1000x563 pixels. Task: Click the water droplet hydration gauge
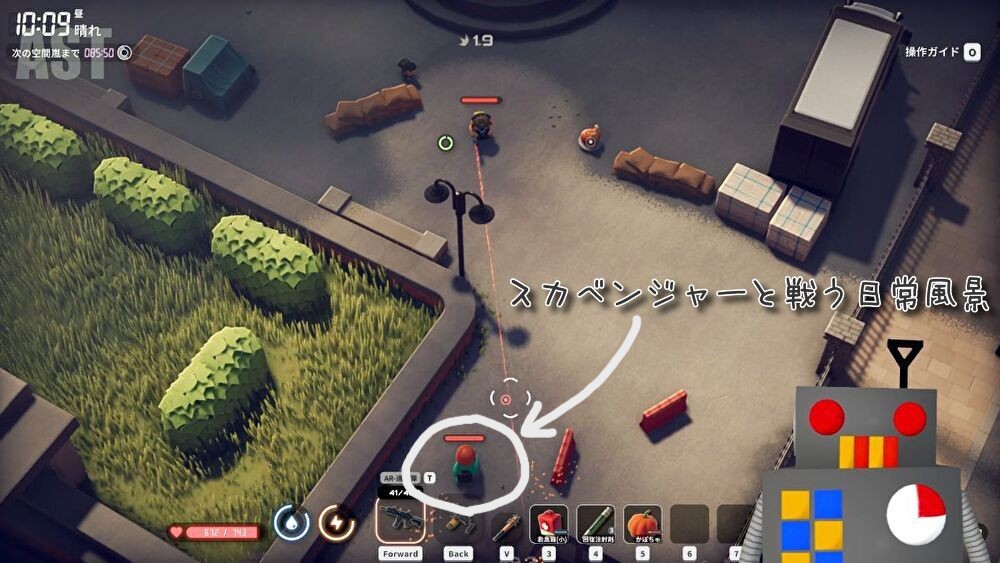(x=291, y=521)
